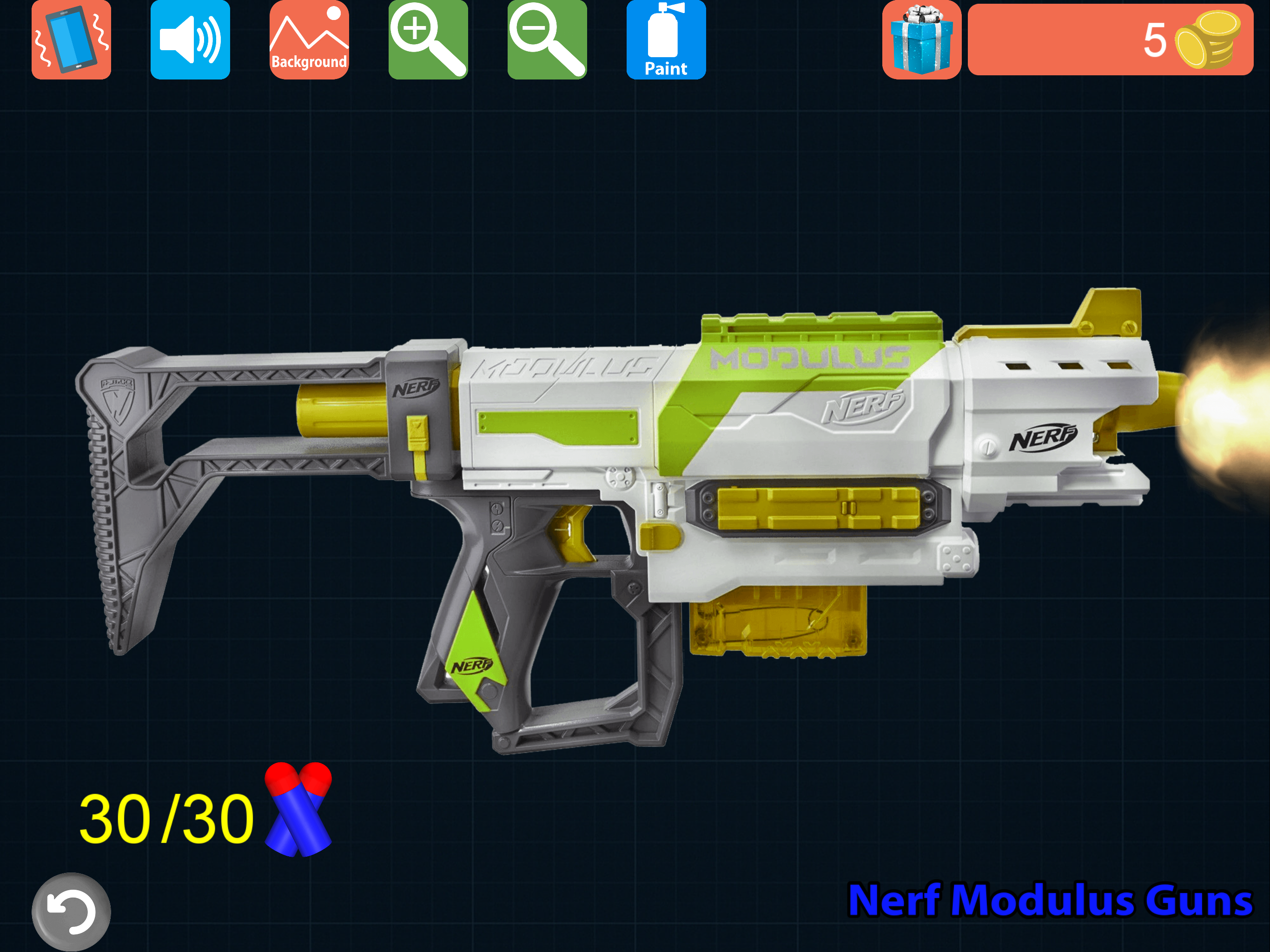
Task: Zoom in on the blaster
Action: tap(427, 39)
